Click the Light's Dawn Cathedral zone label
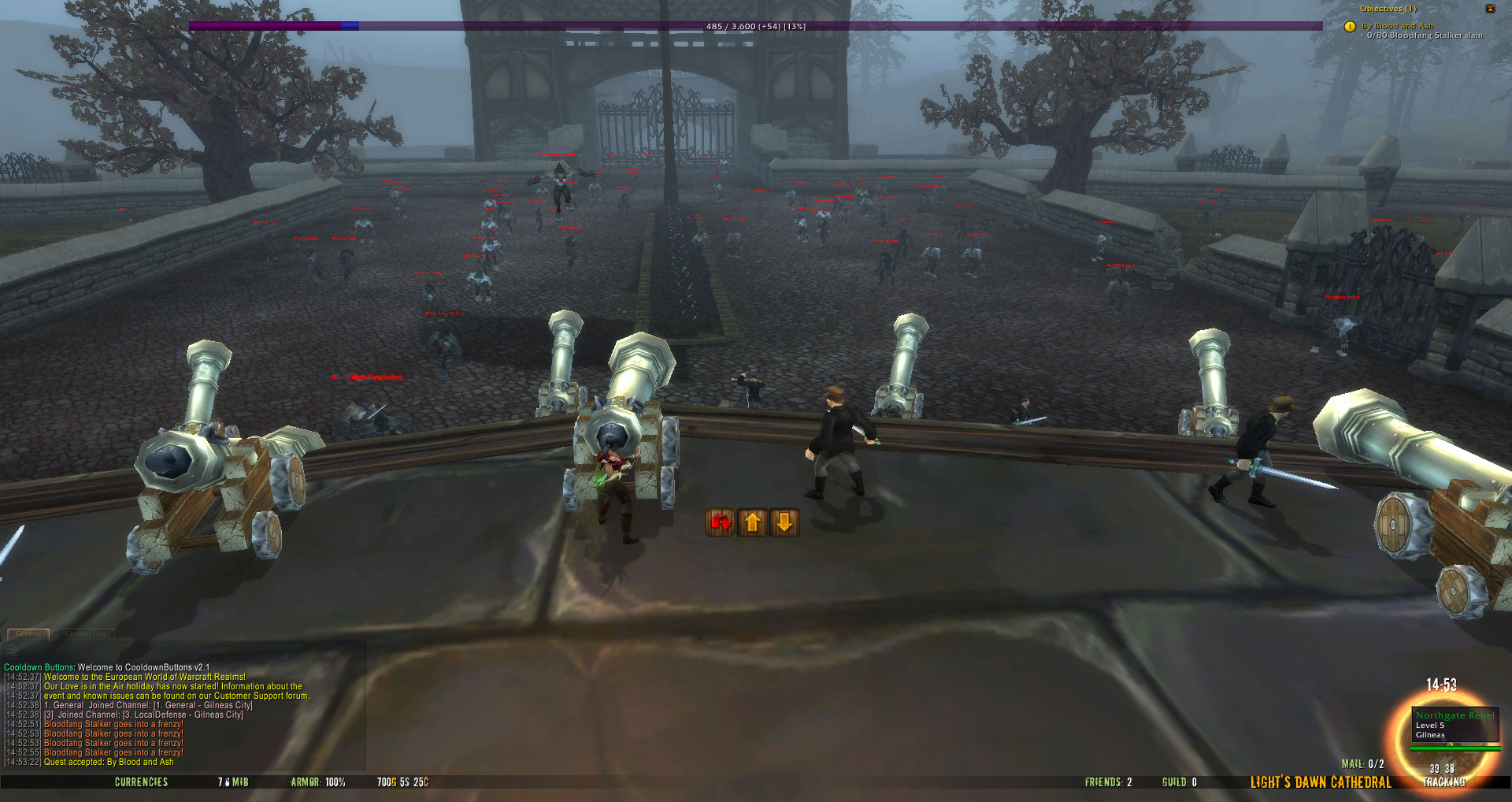Viewport: 1512px width, 802px height. click(1321, 782)
